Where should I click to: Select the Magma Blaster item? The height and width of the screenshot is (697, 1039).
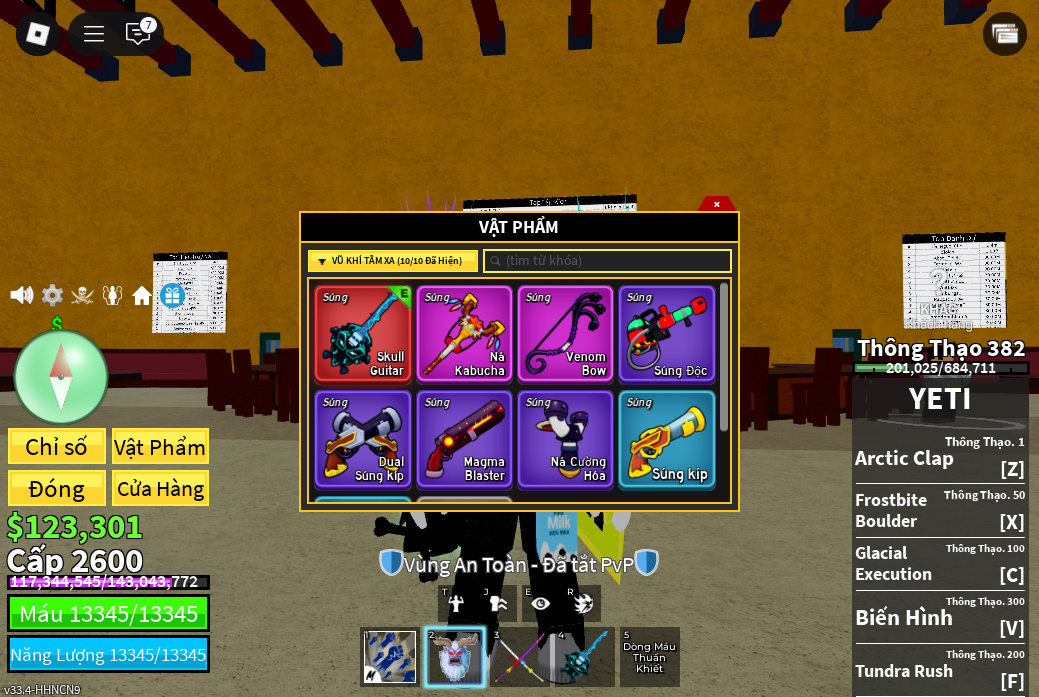(464, 439)
